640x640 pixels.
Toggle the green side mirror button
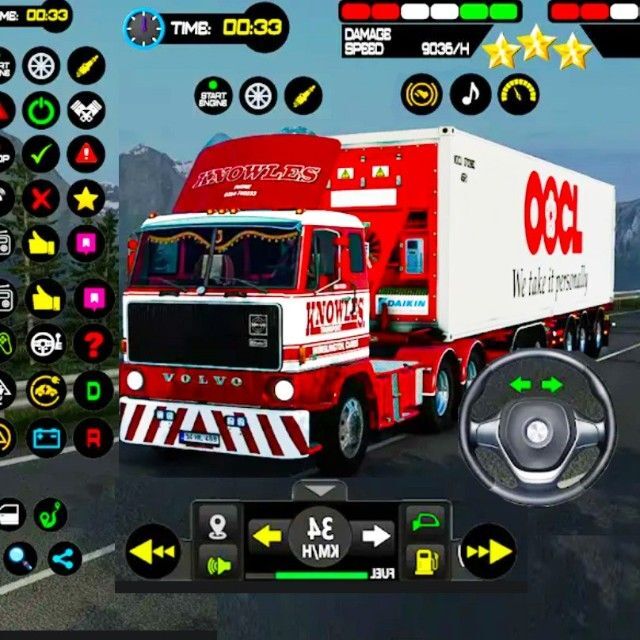coord(424,522)
